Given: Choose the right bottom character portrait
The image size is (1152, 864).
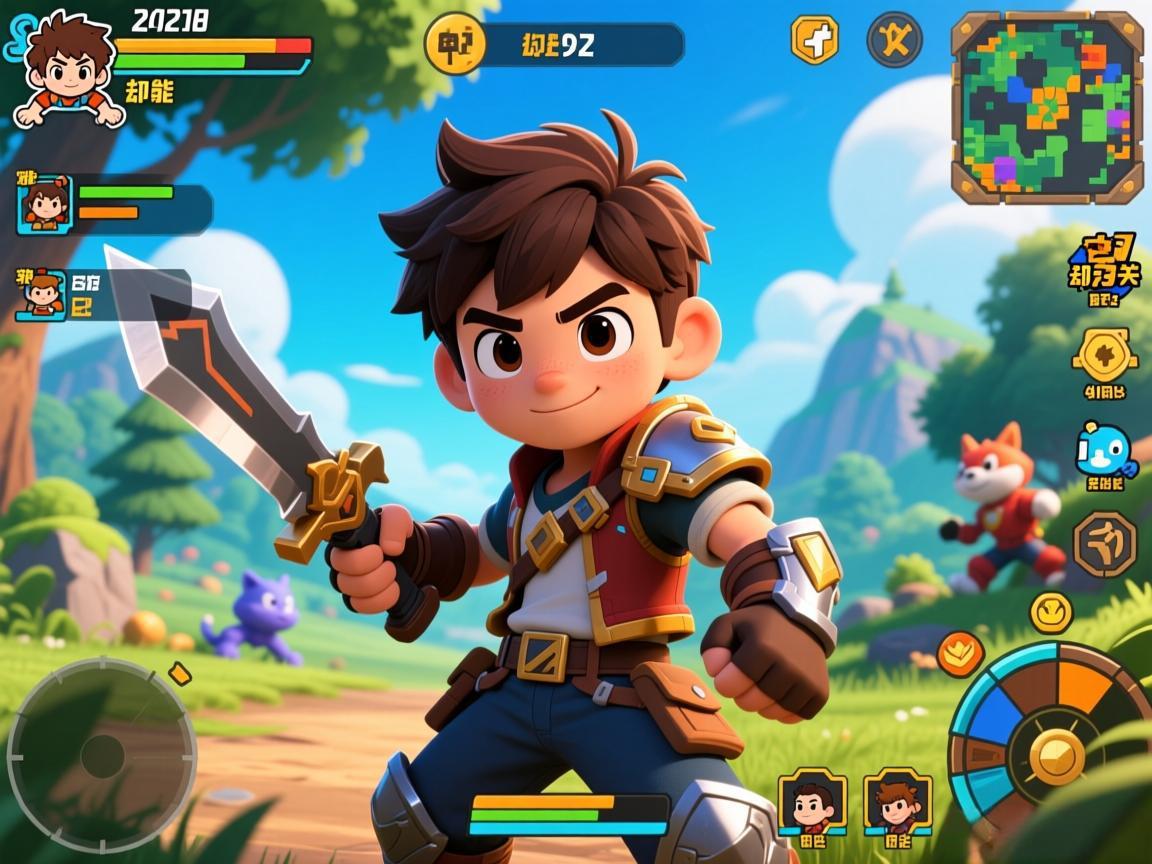Looking at the screenshot, I should [x=897, y=800].
